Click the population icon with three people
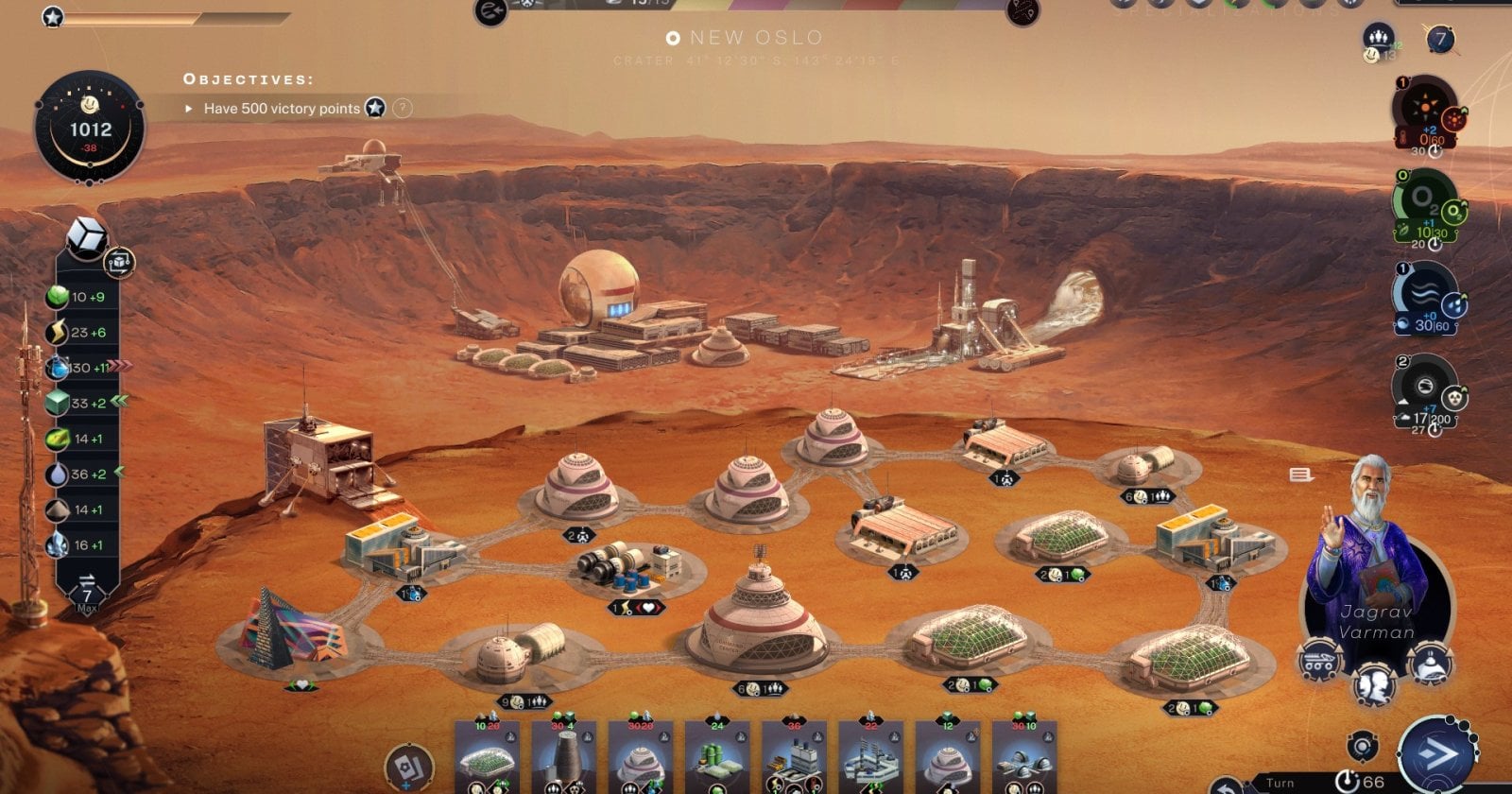This screenshot has height=794, width=1512. (1378, 39)
